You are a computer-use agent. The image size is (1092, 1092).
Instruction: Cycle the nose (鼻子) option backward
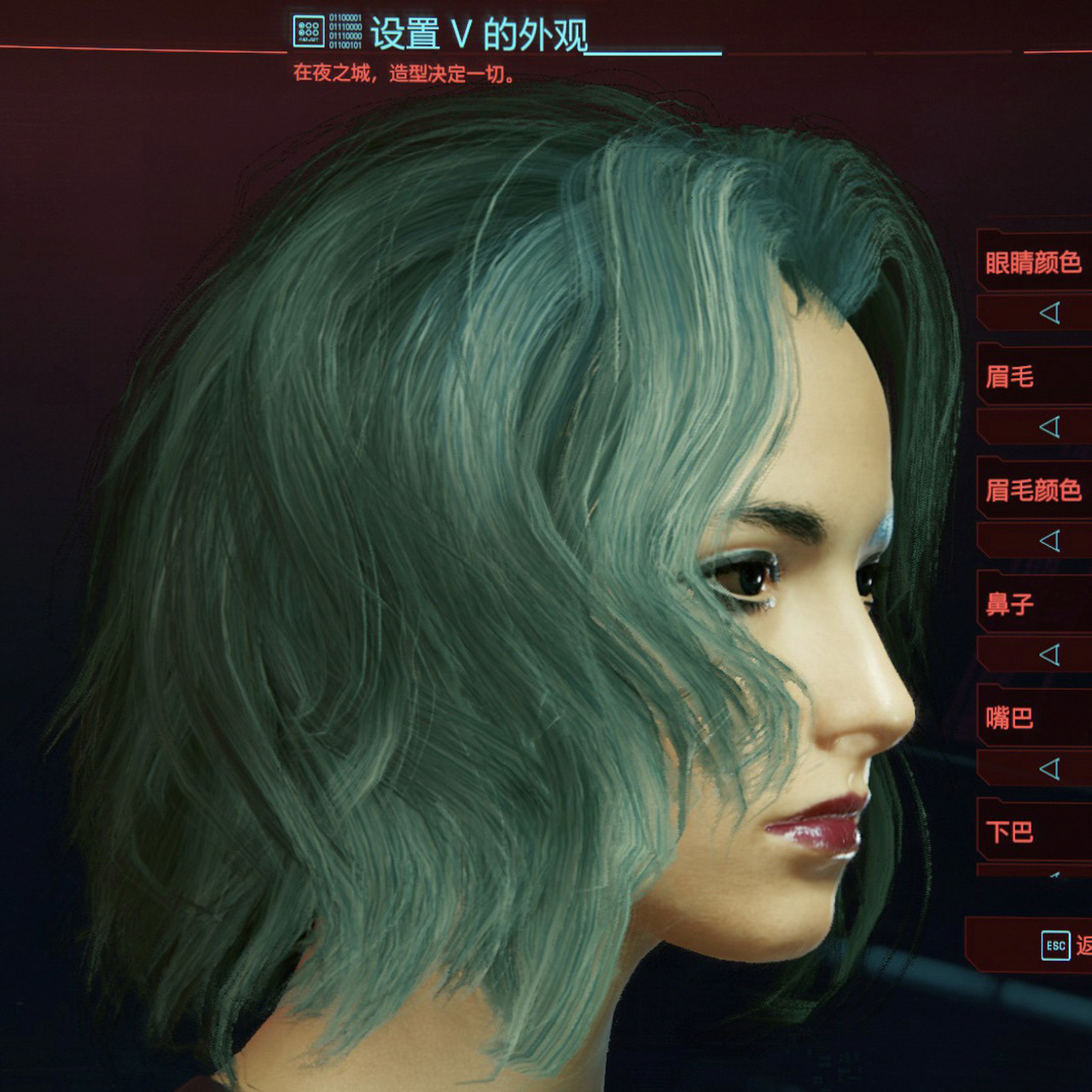pos(1050,655)
